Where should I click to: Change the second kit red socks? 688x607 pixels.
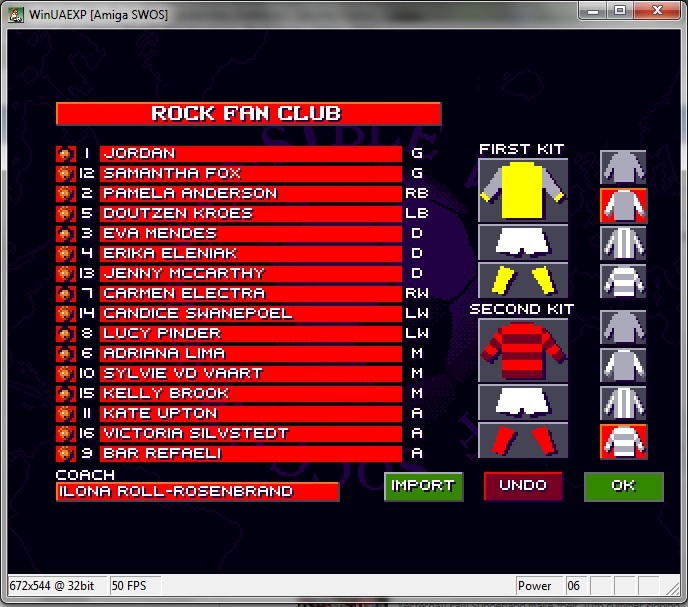click(523, 439)
